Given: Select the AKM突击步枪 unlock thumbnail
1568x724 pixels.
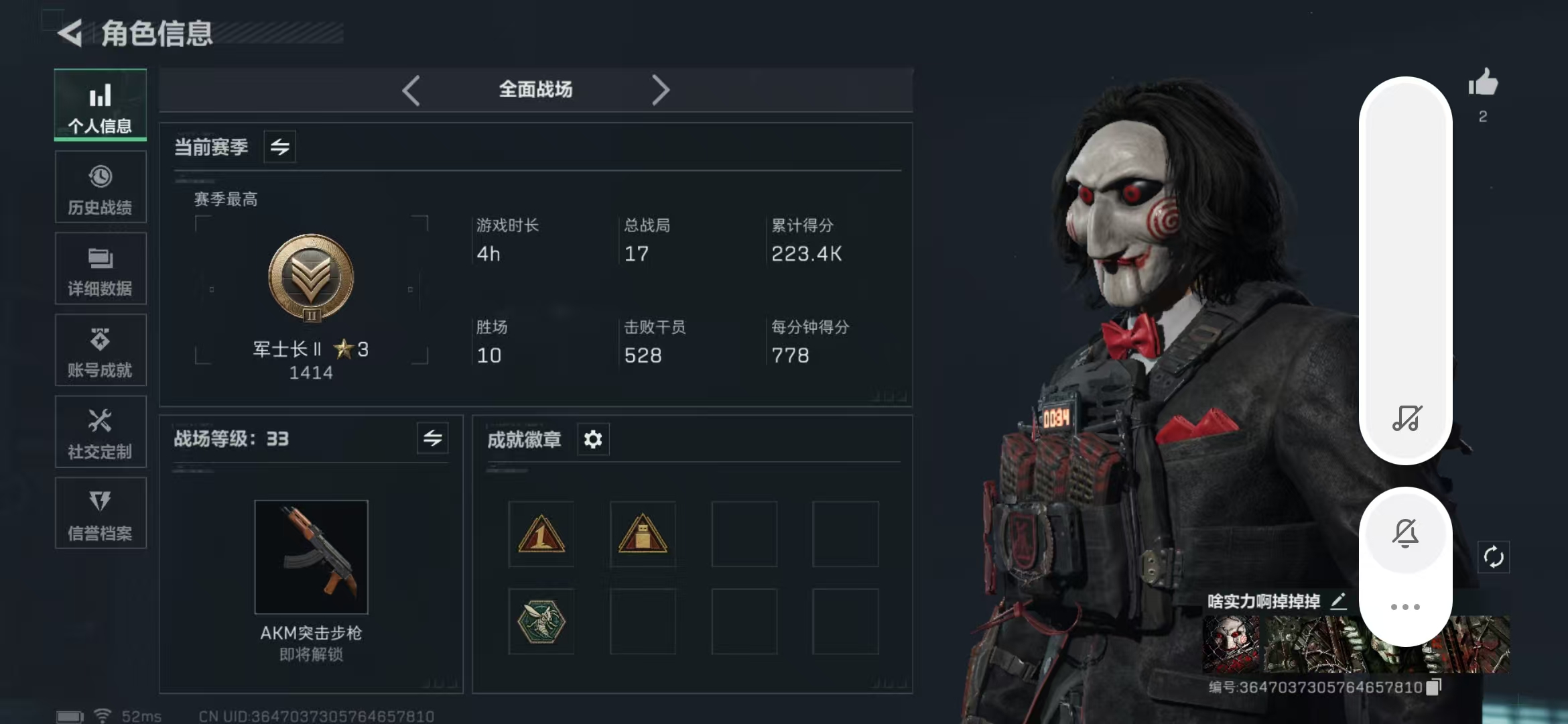Looking at the screenshot, I should click(311, 556).
